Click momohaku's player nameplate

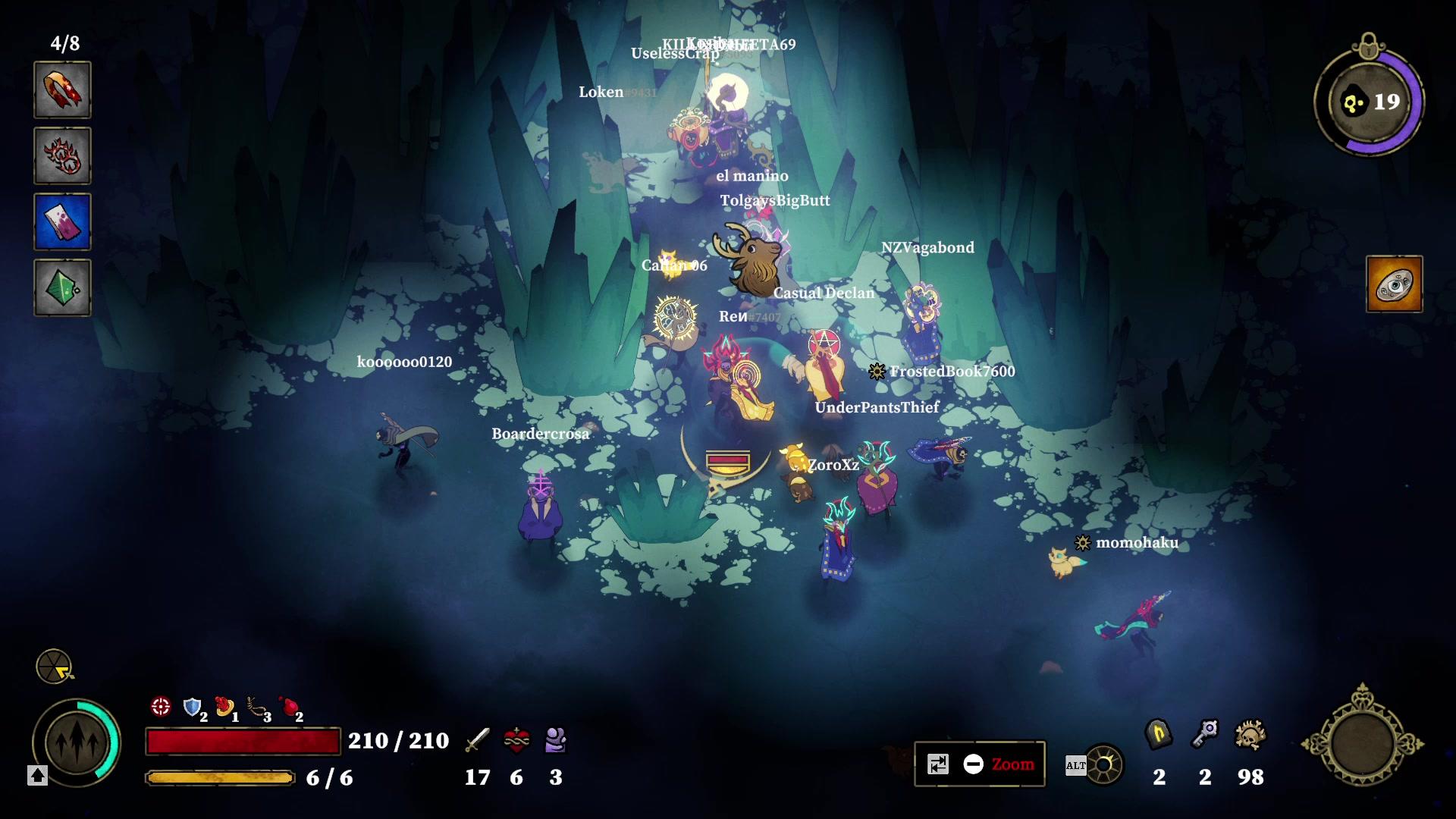[1136, 544]
